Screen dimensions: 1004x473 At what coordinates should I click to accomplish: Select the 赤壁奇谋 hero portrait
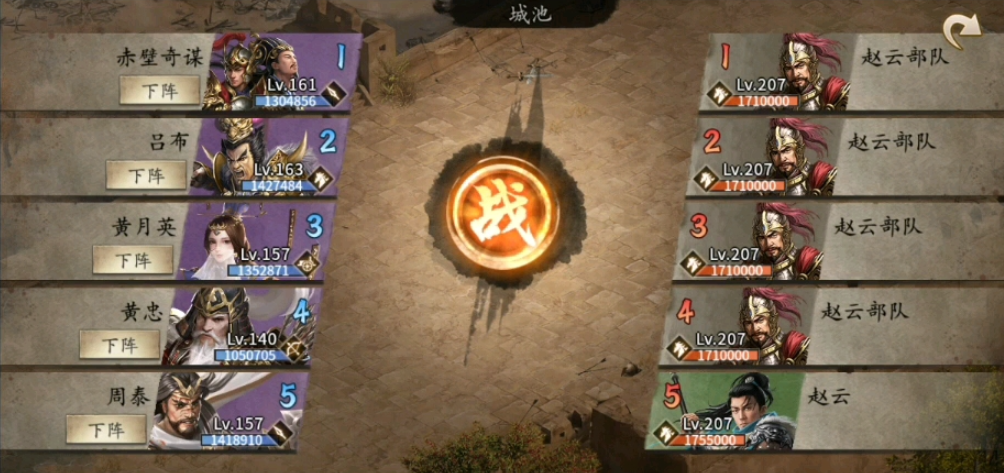(260, 72)
